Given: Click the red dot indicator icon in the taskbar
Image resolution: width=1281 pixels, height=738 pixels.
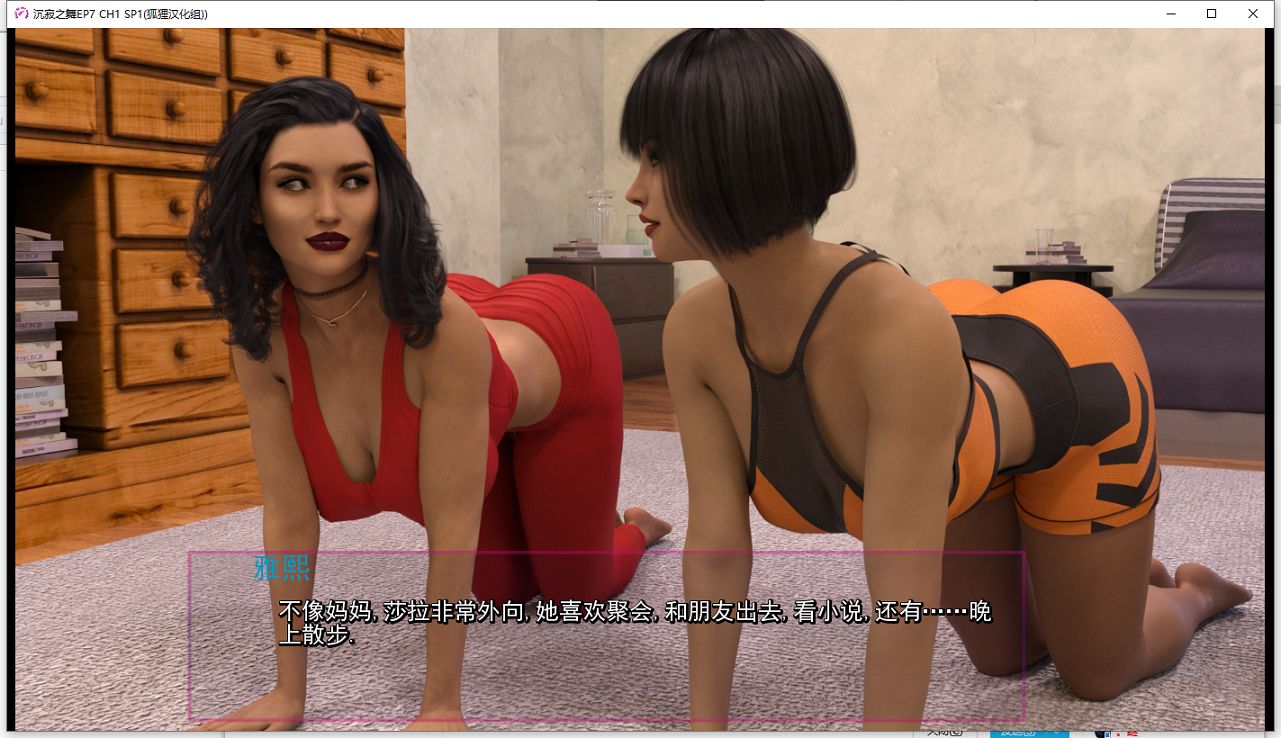Looking at the screenshot, I should point(1118,734).
